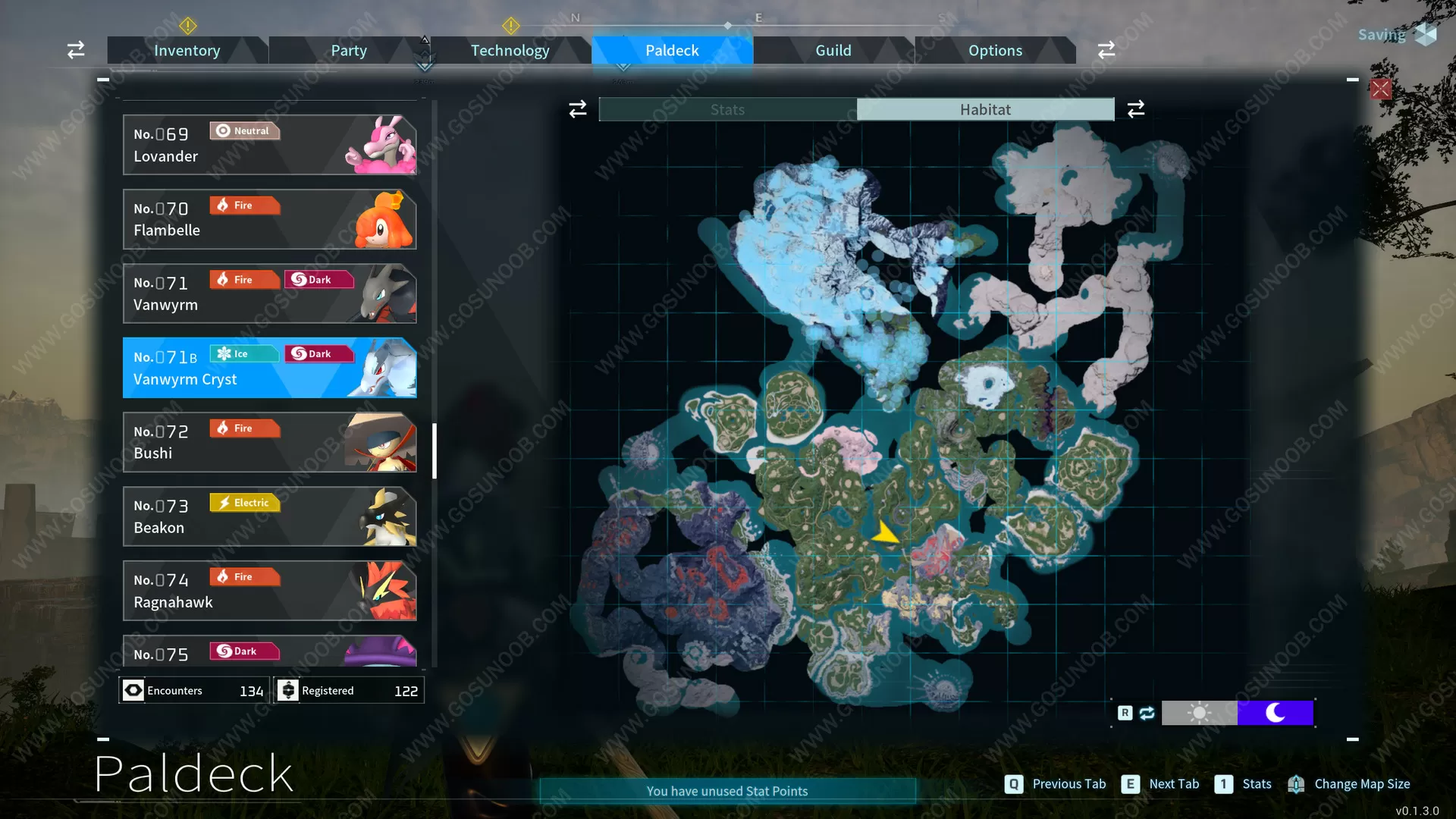Click the cycle icon next to the R key hint
Image resolution: width=1456 pixels, height=819 pixels.
click(1147, 713)
